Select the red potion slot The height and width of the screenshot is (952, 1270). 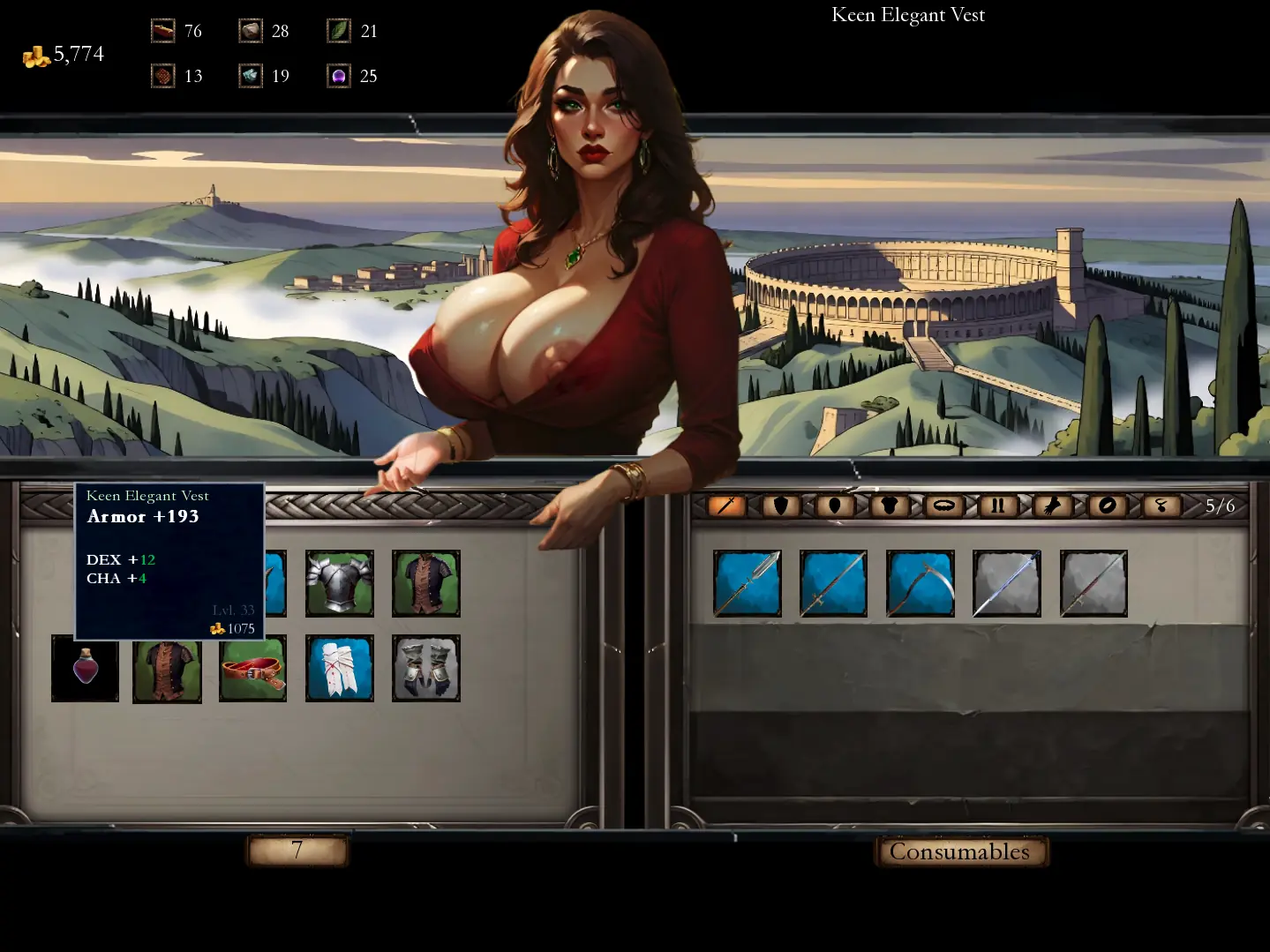tap(85, 668)
